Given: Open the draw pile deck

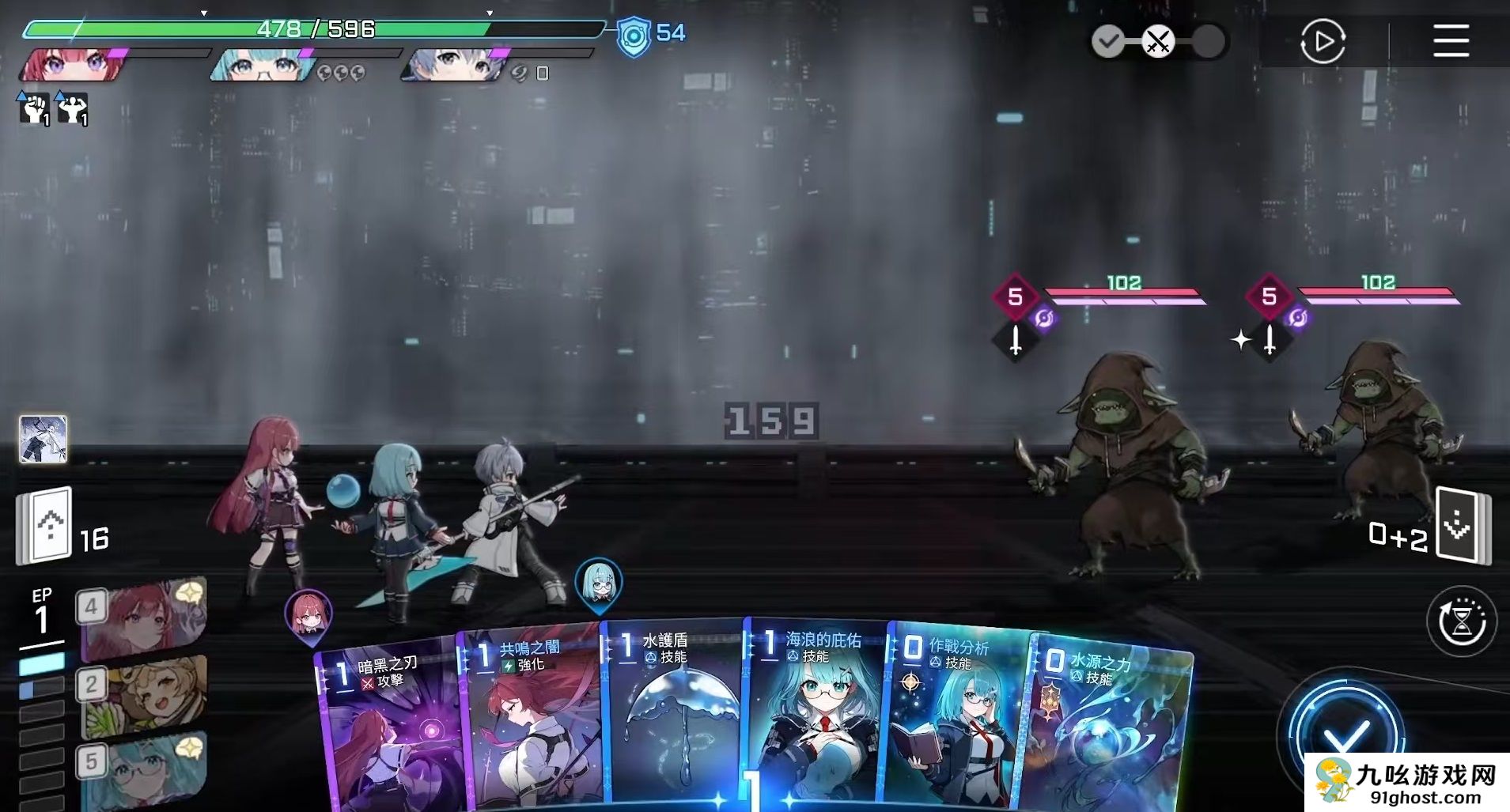Looking at the screenshot, I should tap(45, 525).
